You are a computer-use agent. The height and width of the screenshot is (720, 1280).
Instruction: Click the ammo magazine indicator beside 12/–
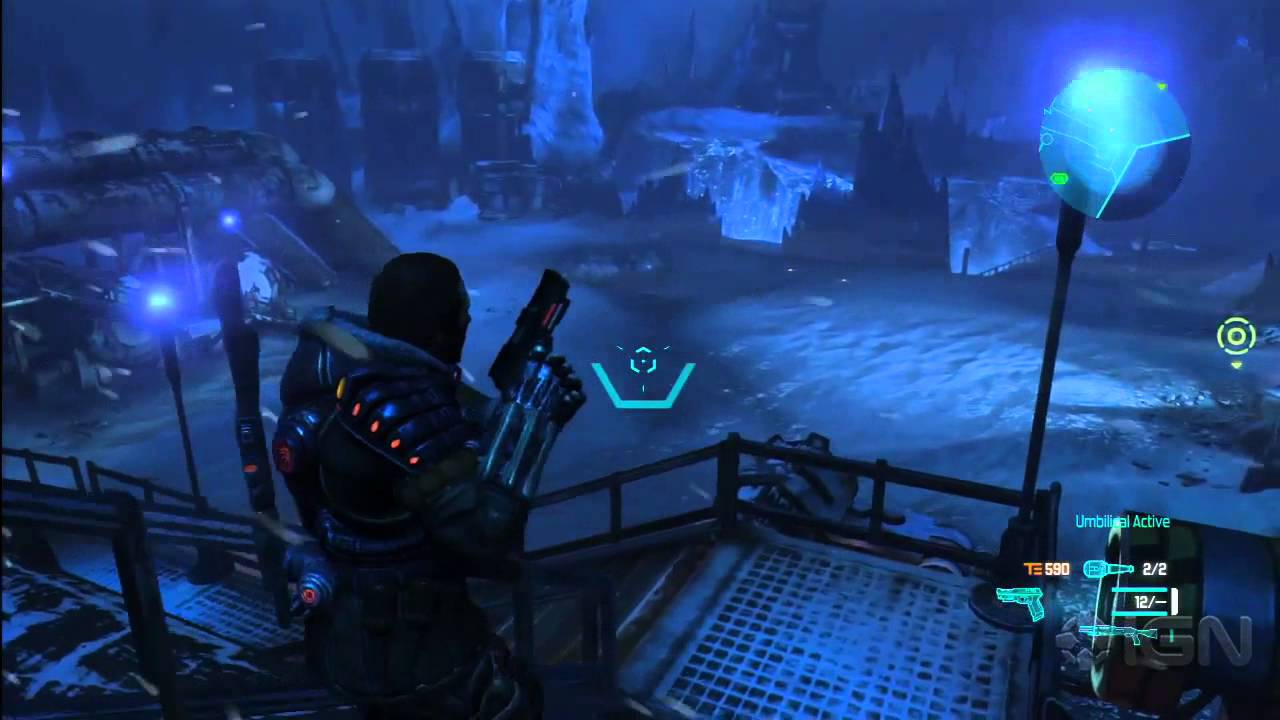tap(1175, 600)
